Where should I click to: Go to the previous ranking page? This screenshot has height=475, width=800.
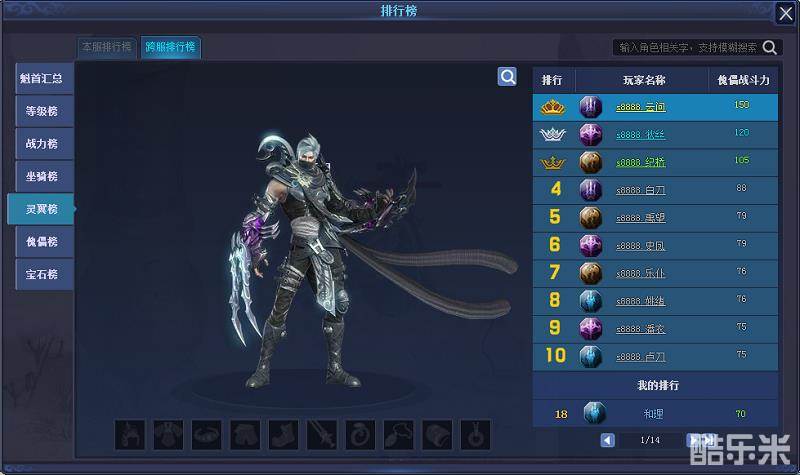pos(608,440)
